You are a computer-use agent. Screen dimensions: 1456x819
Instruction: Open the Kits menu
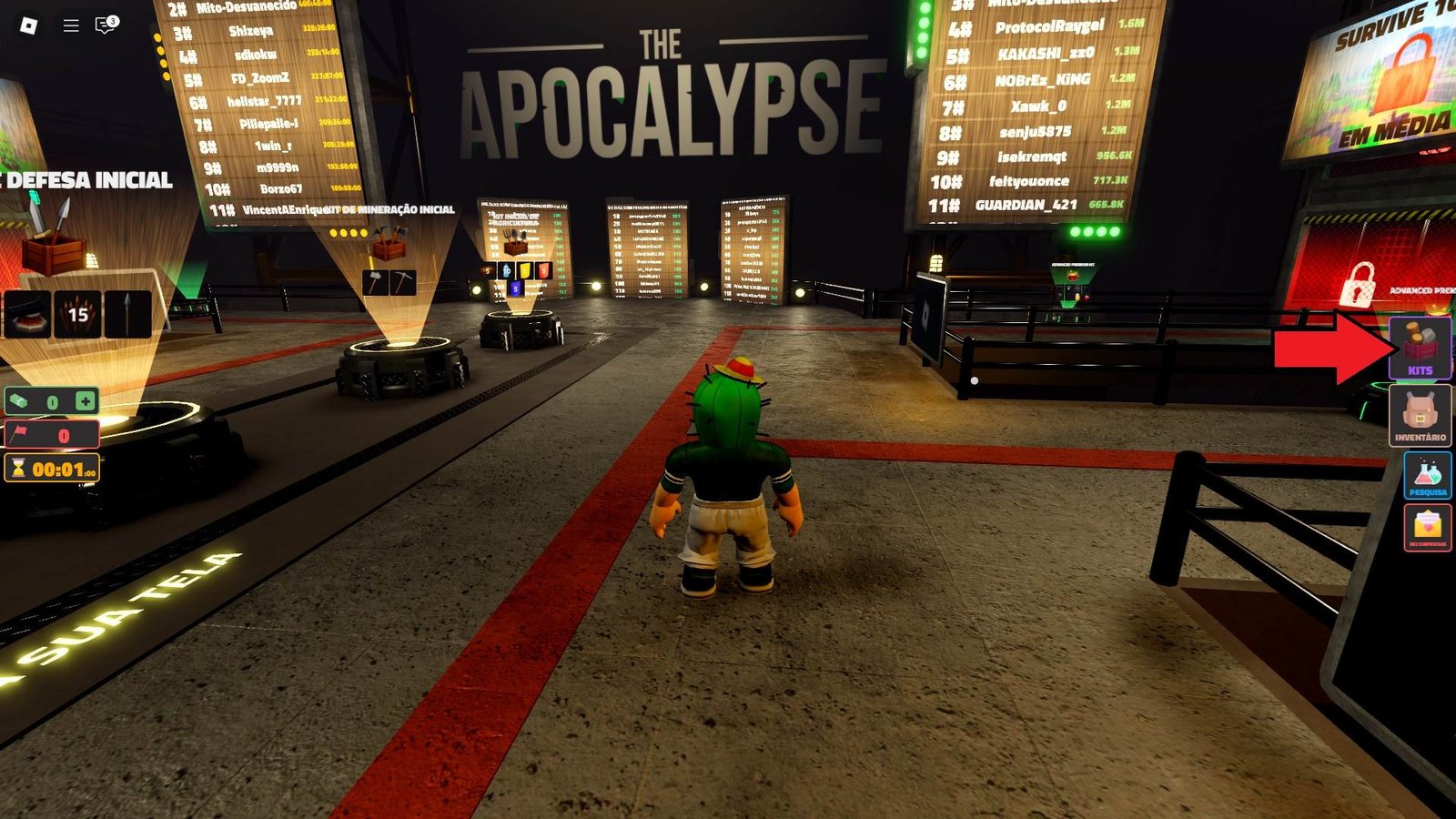pos(1420,348)
